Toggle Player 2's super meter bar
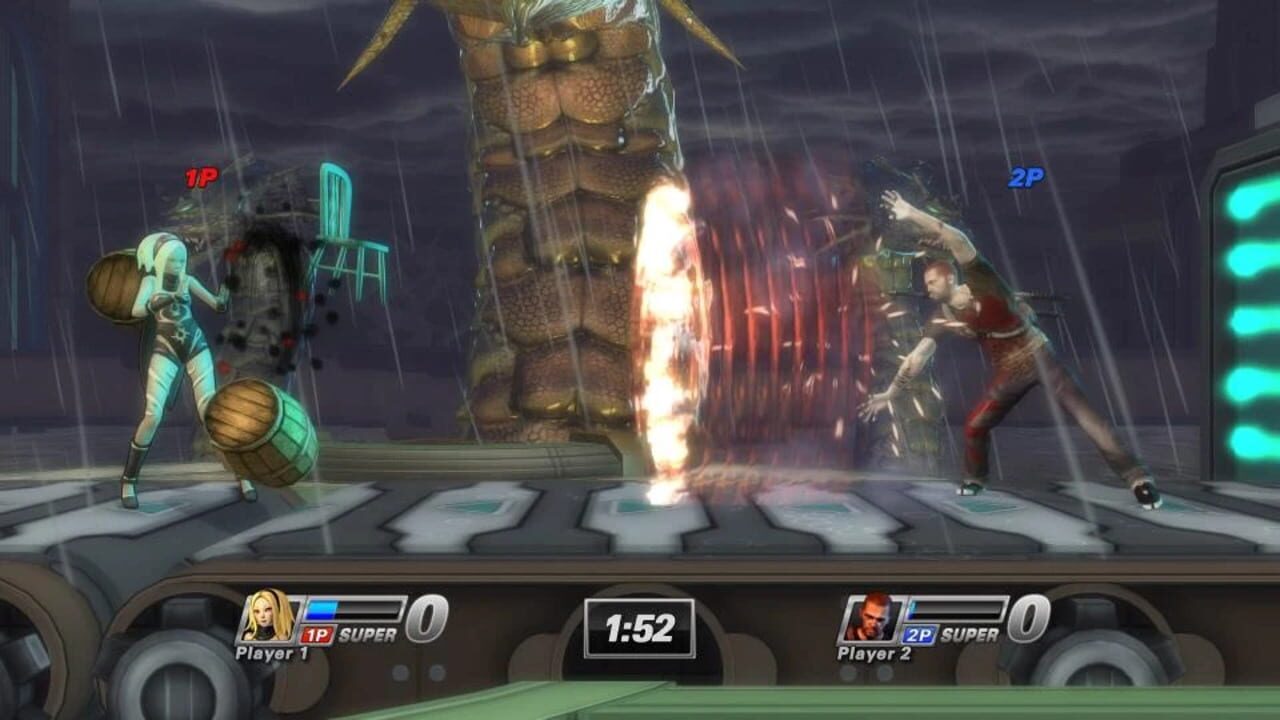 (954, 609)
